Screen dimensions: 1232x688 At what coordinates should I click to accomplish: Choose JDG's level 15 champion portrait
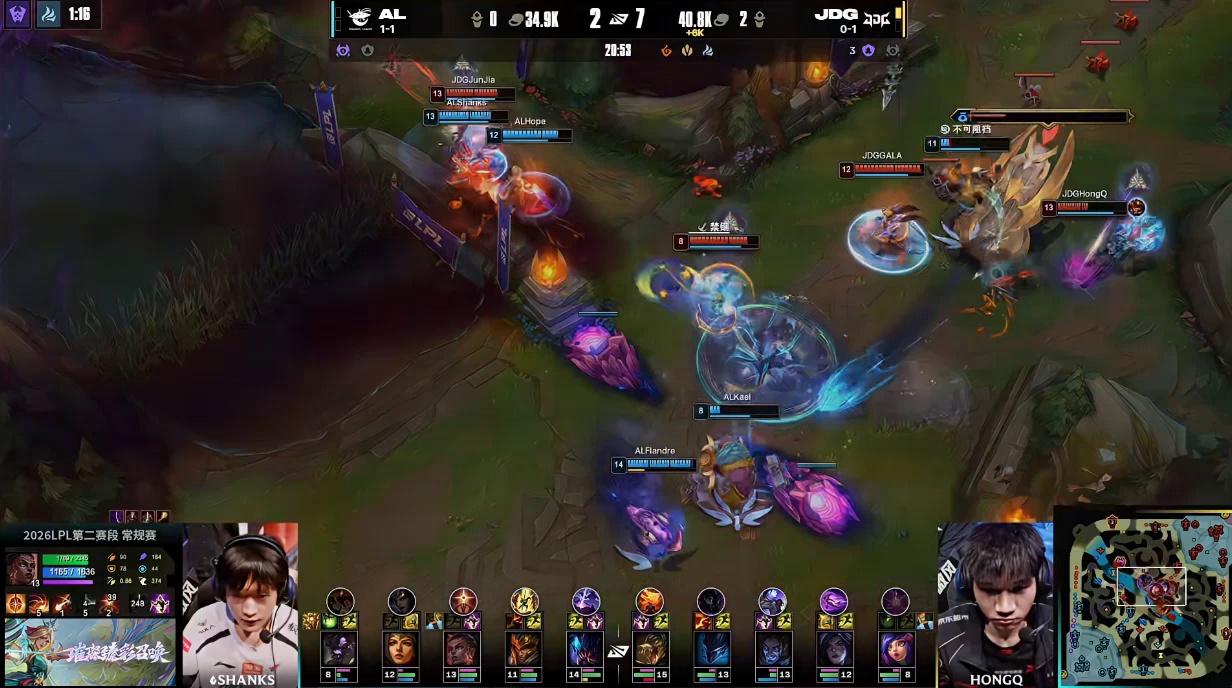click(x=649, y=650)
